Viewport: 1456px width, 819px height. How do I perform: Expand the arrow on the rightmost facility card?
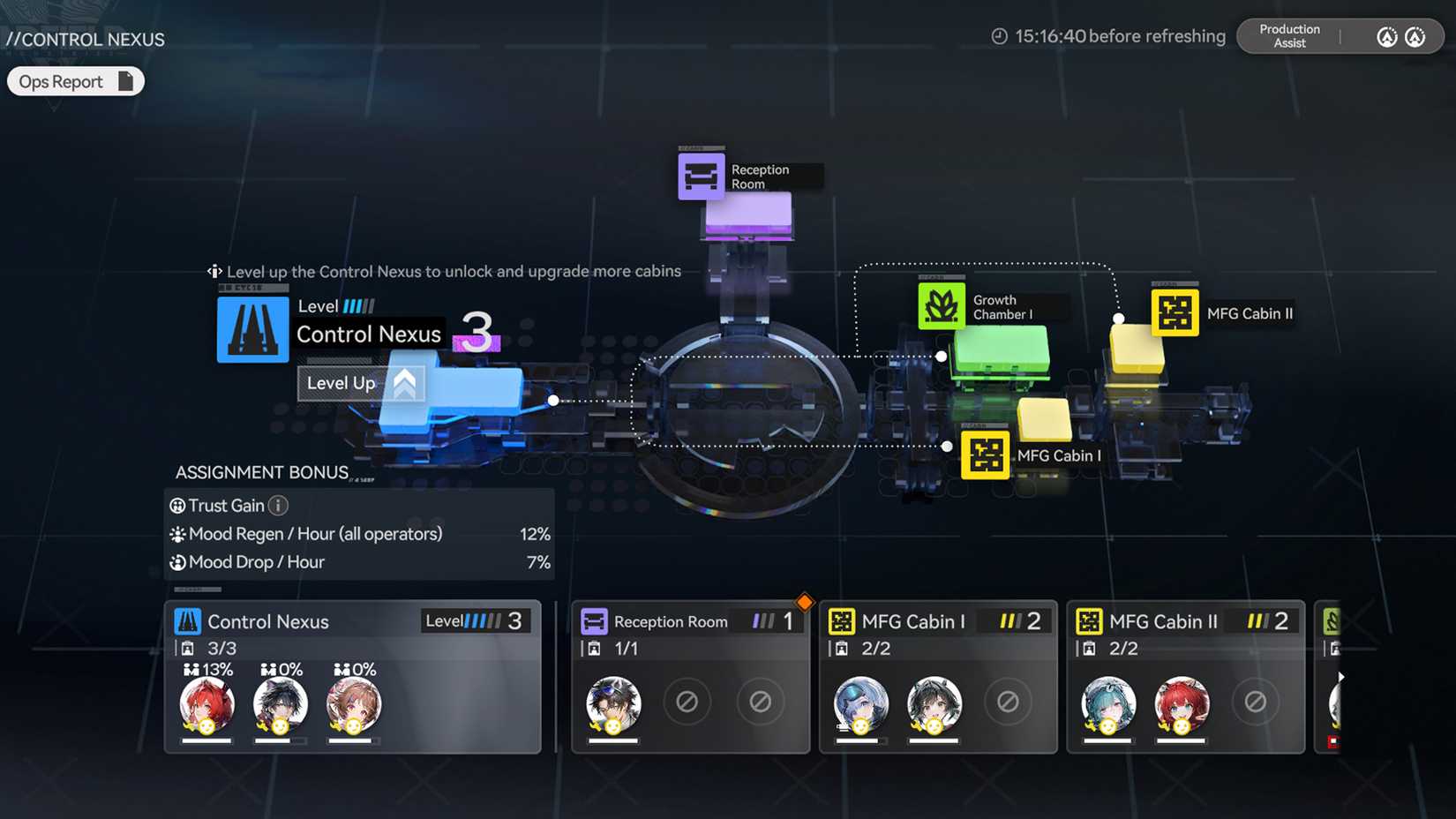[1342, 676]
